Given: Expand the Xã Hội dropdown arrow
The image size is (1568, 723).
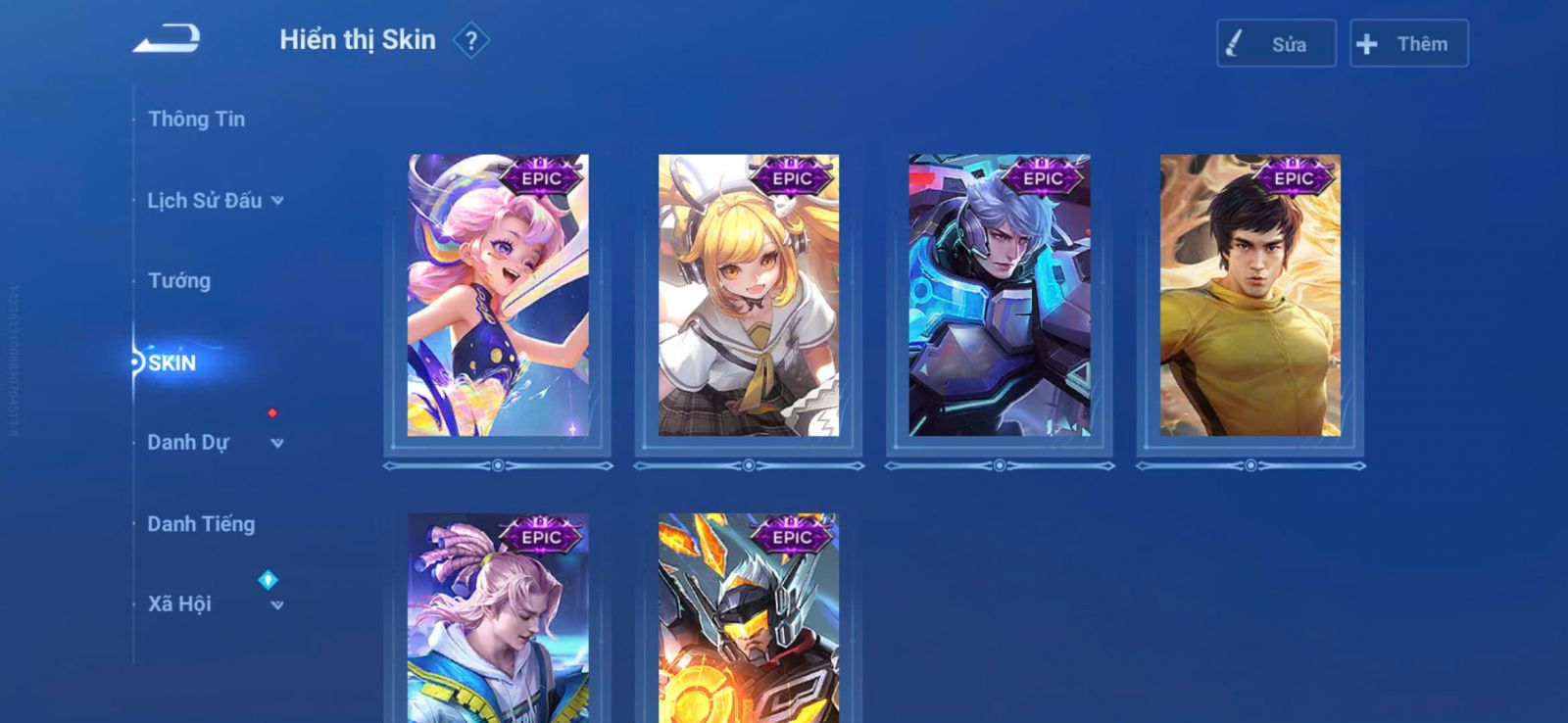Looking at the screenshot, I should tap(277, 605).
